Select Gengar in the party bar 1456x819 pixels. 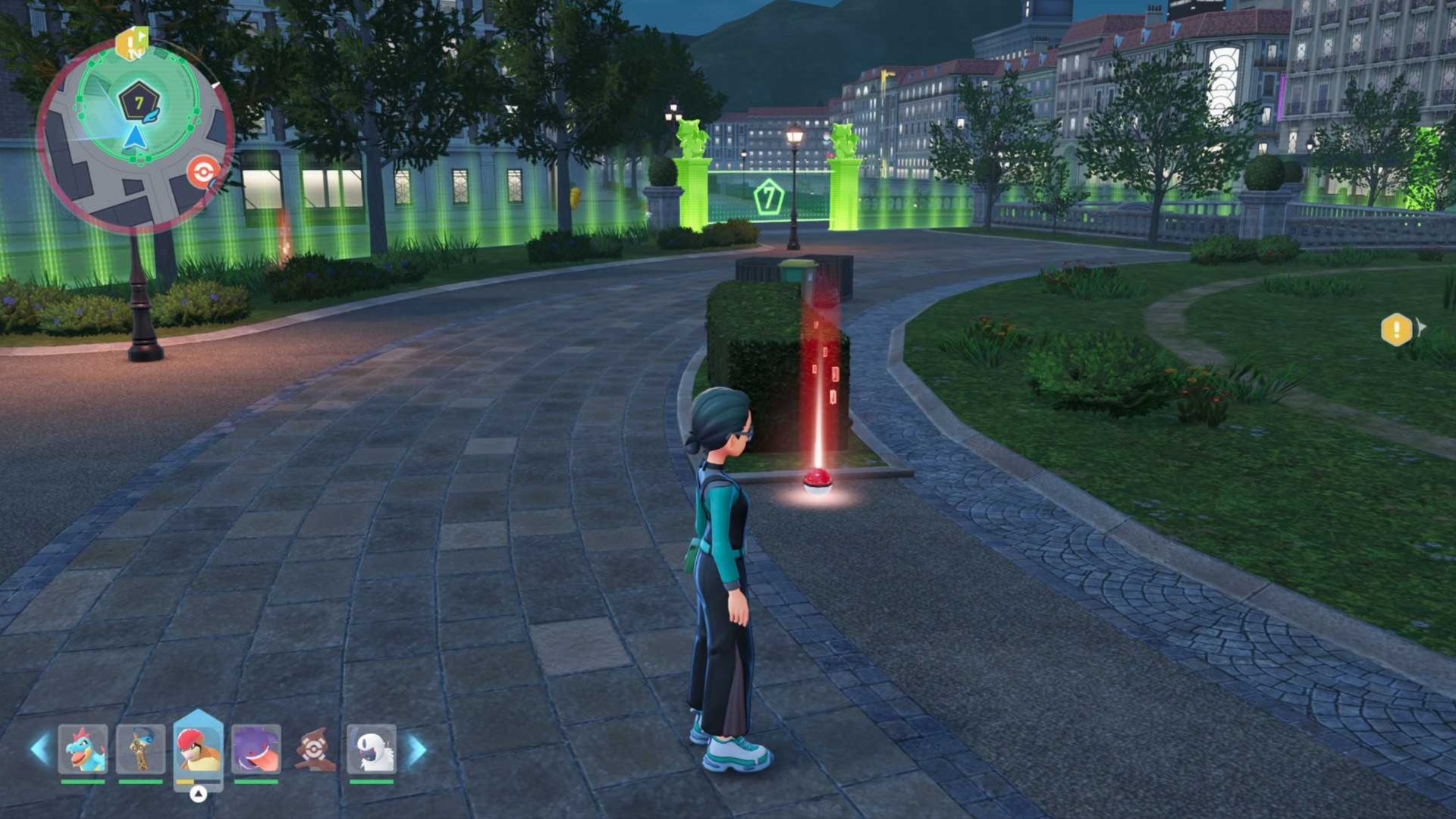(256, 749)
